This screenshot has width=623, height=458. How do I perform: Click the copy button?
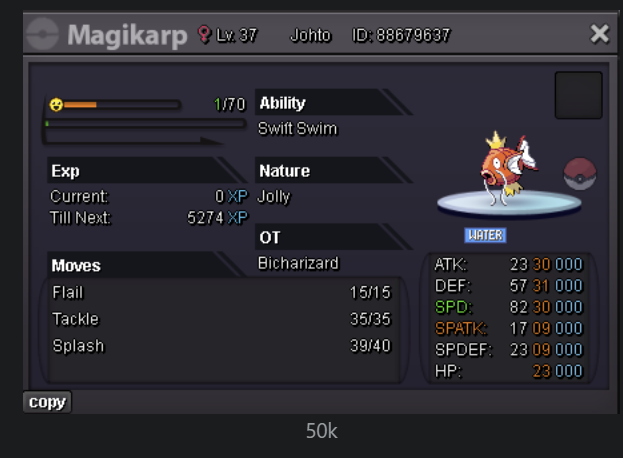pyautogui.click(x=47, y=402)
